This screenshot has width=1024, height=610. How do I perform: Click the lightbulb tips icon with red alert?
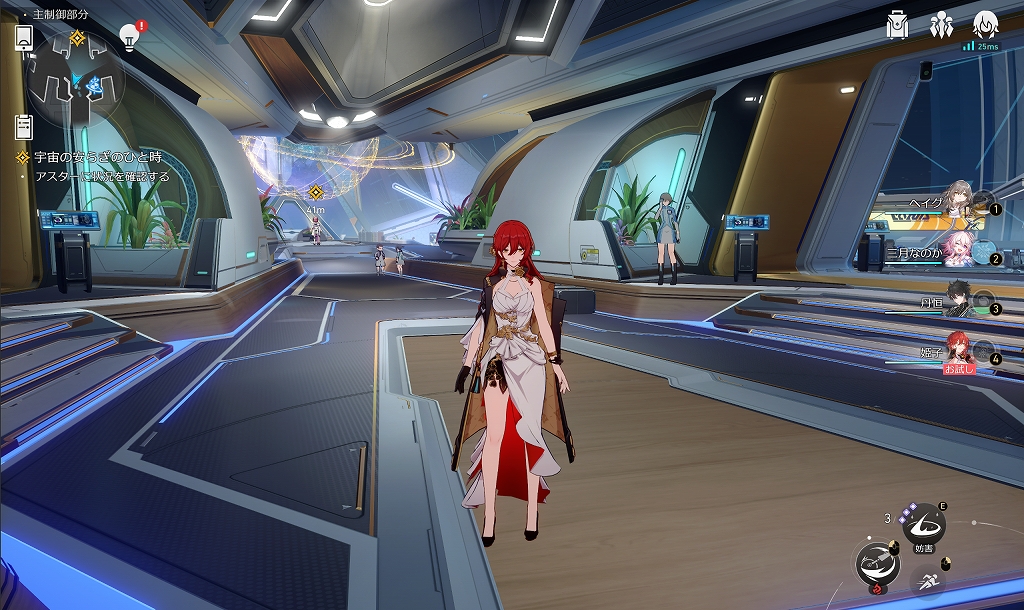click(x=129, y=36)
